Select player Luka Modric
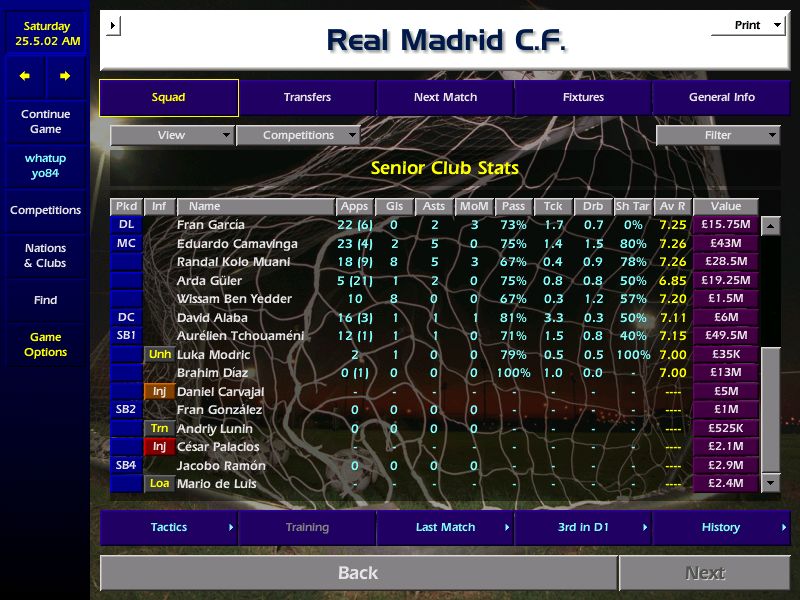The width and height of the screenshot is (800, 600). pos(213,355)
